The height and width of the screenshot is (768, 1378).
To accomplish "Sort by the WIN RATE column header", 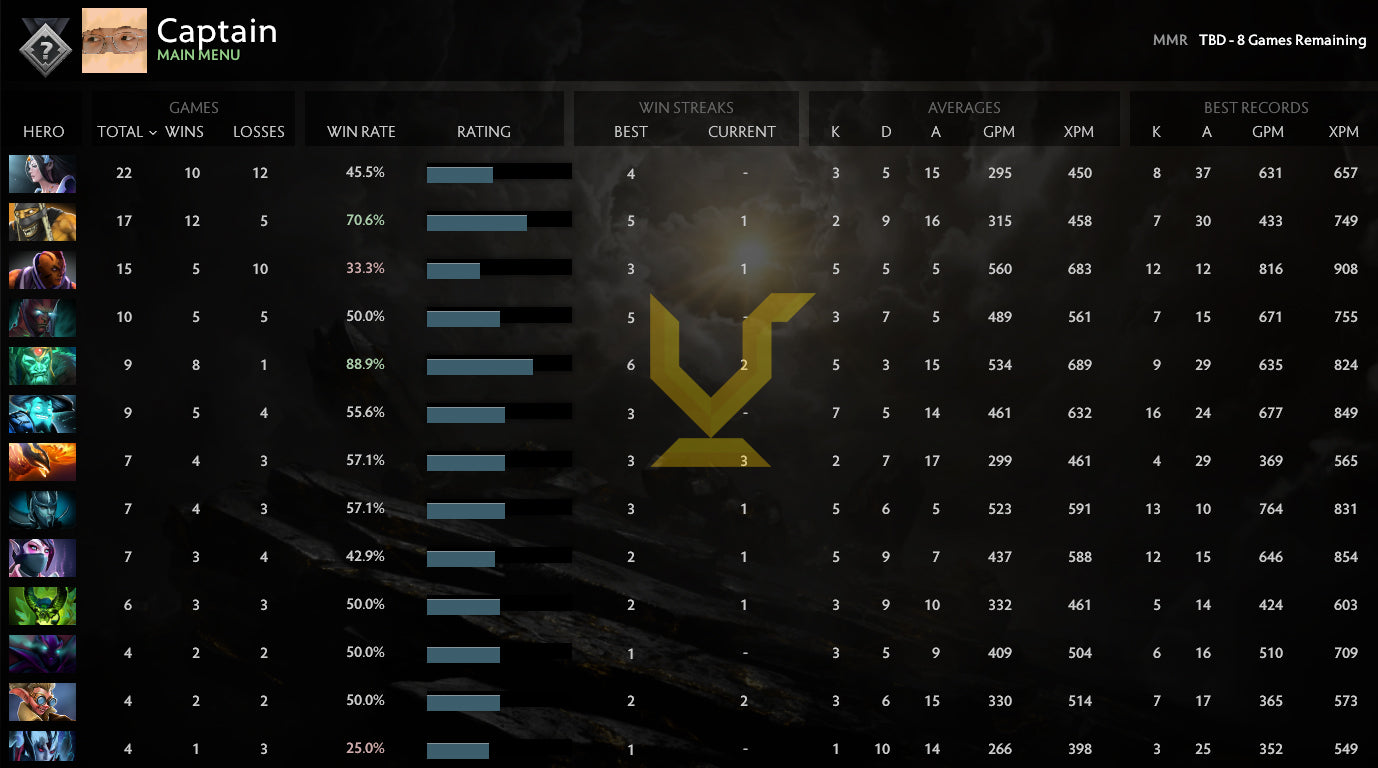I will tap(362, 131).
